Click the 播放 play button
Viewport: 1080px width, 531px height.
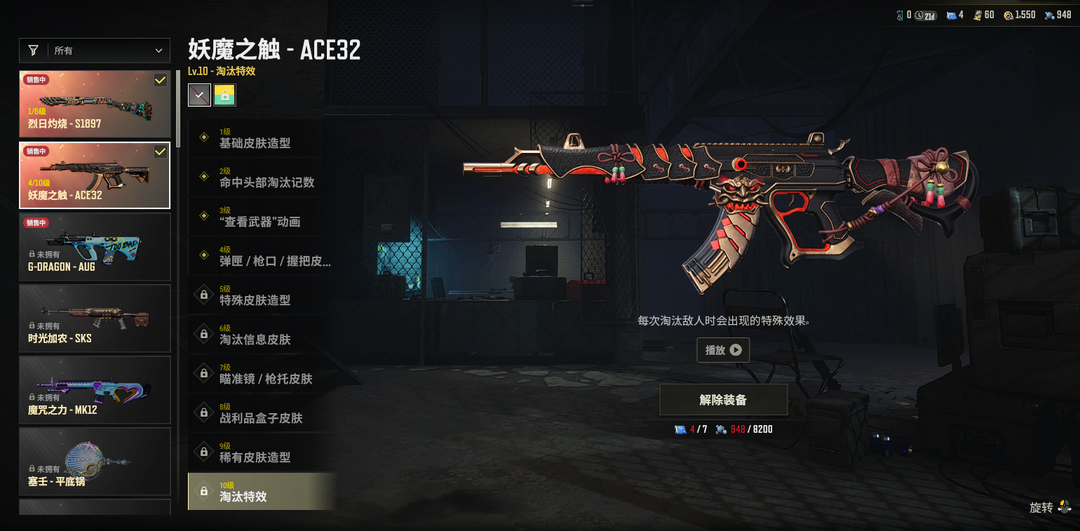point(723,350)
